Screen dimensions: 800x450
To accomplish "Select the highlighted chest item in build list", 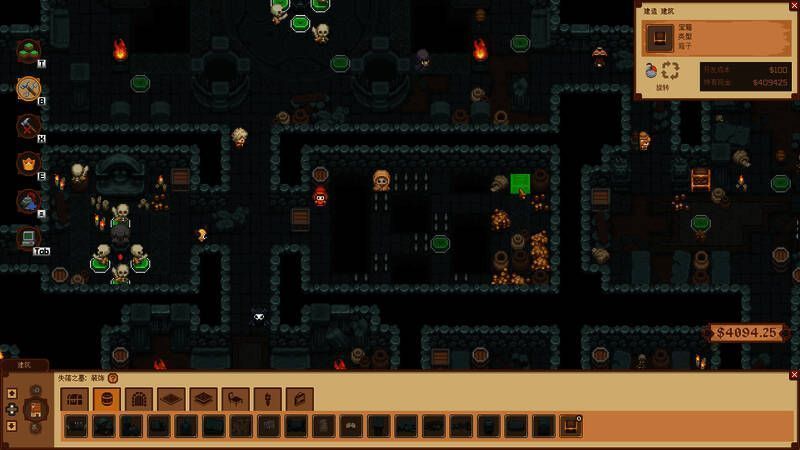I will pos(571,427).
